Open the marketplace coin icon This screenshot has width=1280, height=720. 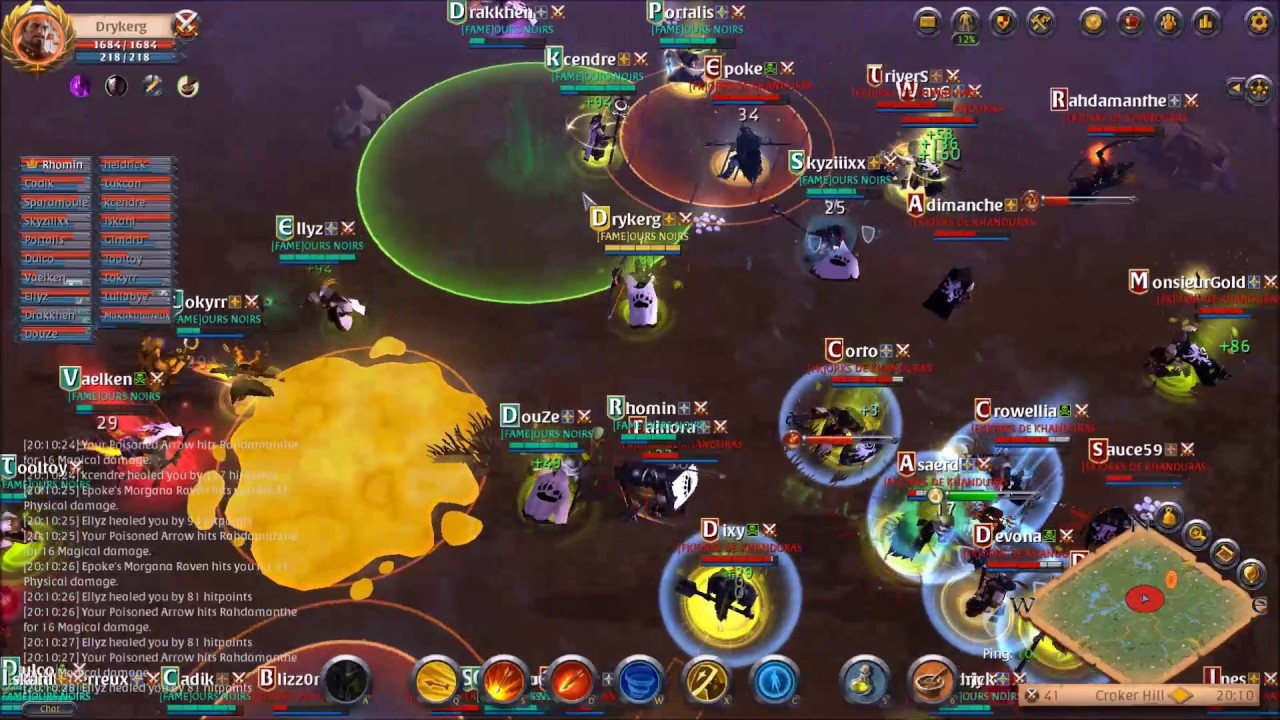point(1093,23)
